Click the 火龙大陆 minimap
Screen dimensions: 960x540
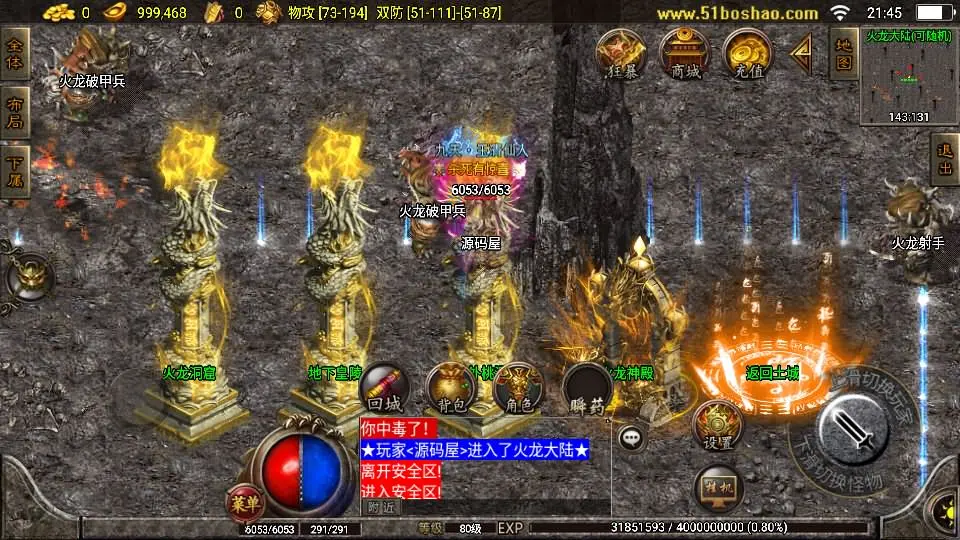[x=909, y=76]
